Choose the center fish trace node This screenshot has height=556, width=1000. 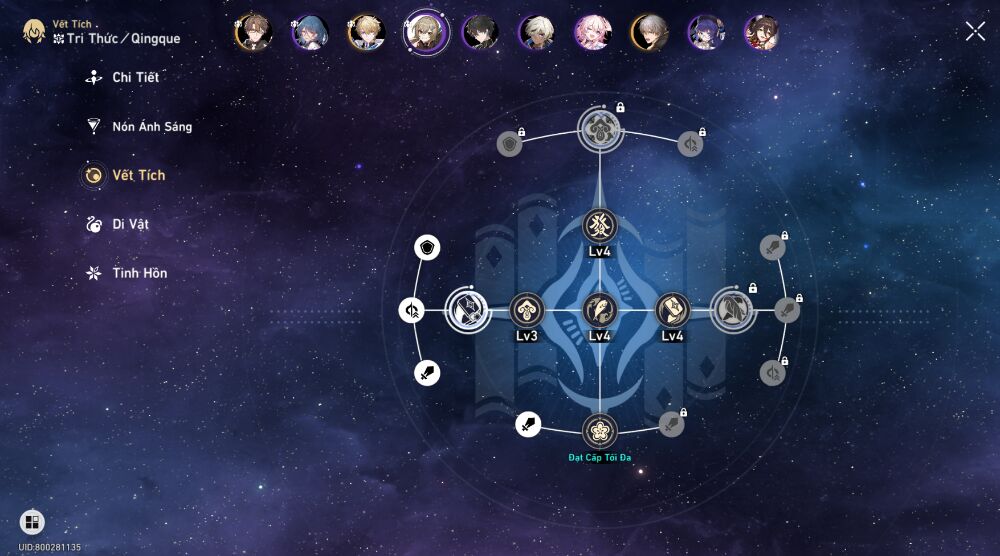tap(600, 310)
